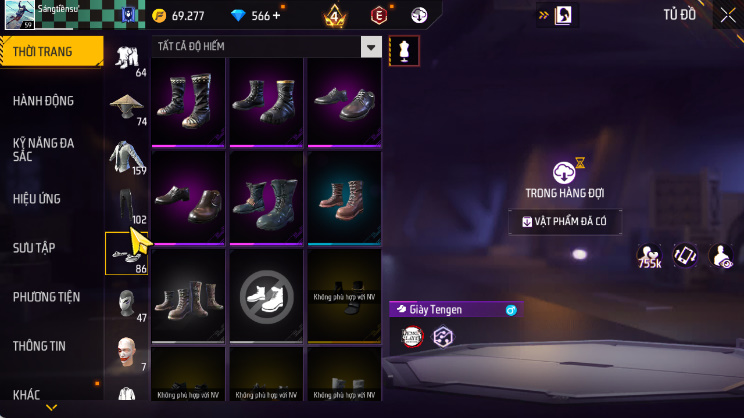
Task: Go to the PHƯƠNG TIỆN tab
Action: click(46, 297)
